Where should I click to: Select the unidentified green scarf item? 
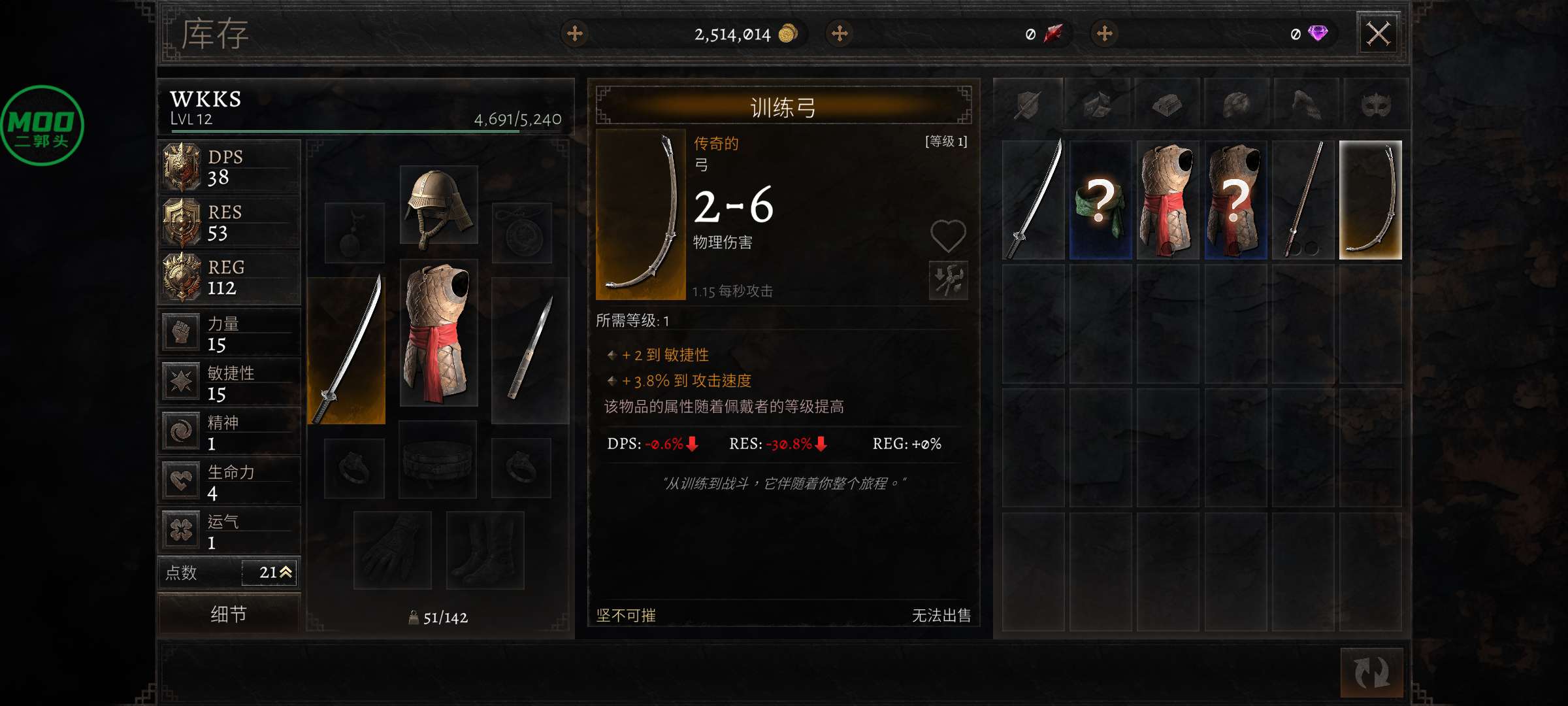coord(1101,200)
